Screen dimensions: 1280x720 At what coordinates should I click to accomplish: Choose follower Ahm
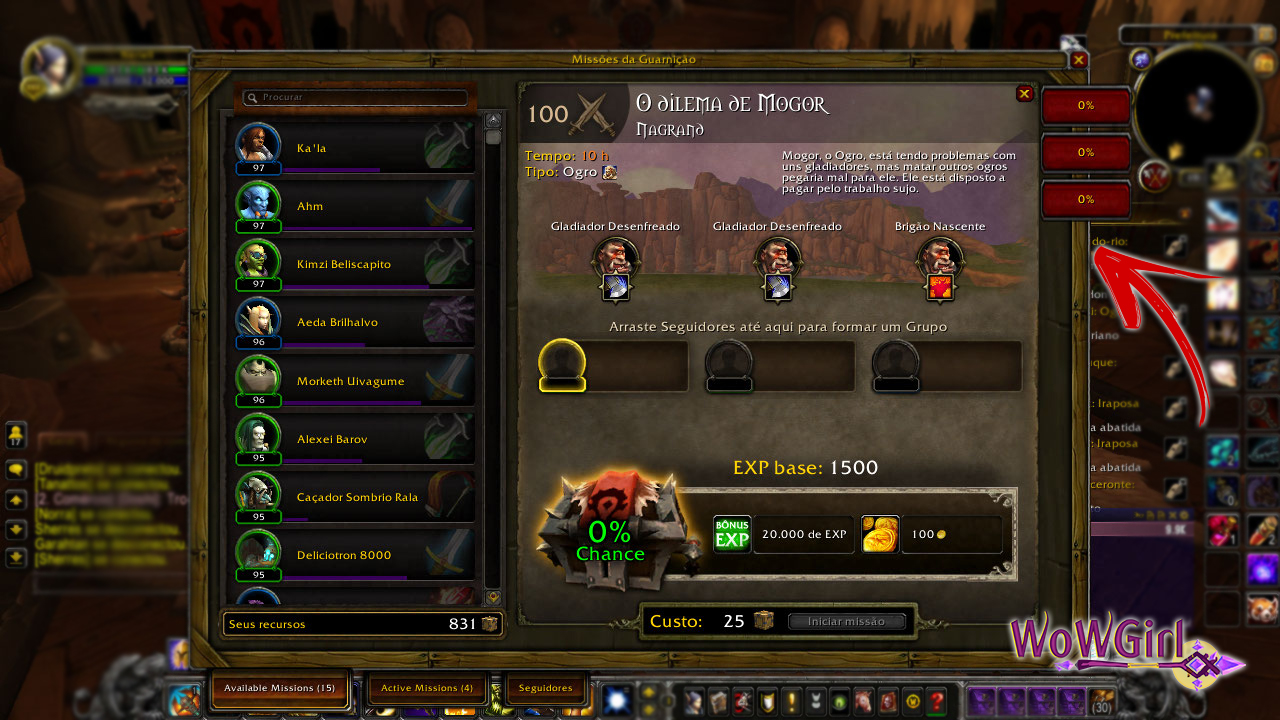coord(355,206)
